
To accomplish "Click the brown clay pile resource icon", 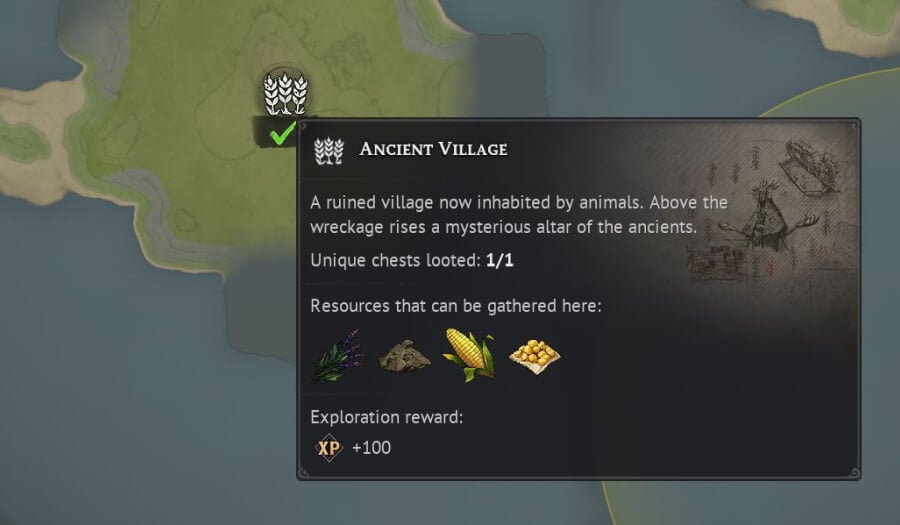I will coord(403,355).
